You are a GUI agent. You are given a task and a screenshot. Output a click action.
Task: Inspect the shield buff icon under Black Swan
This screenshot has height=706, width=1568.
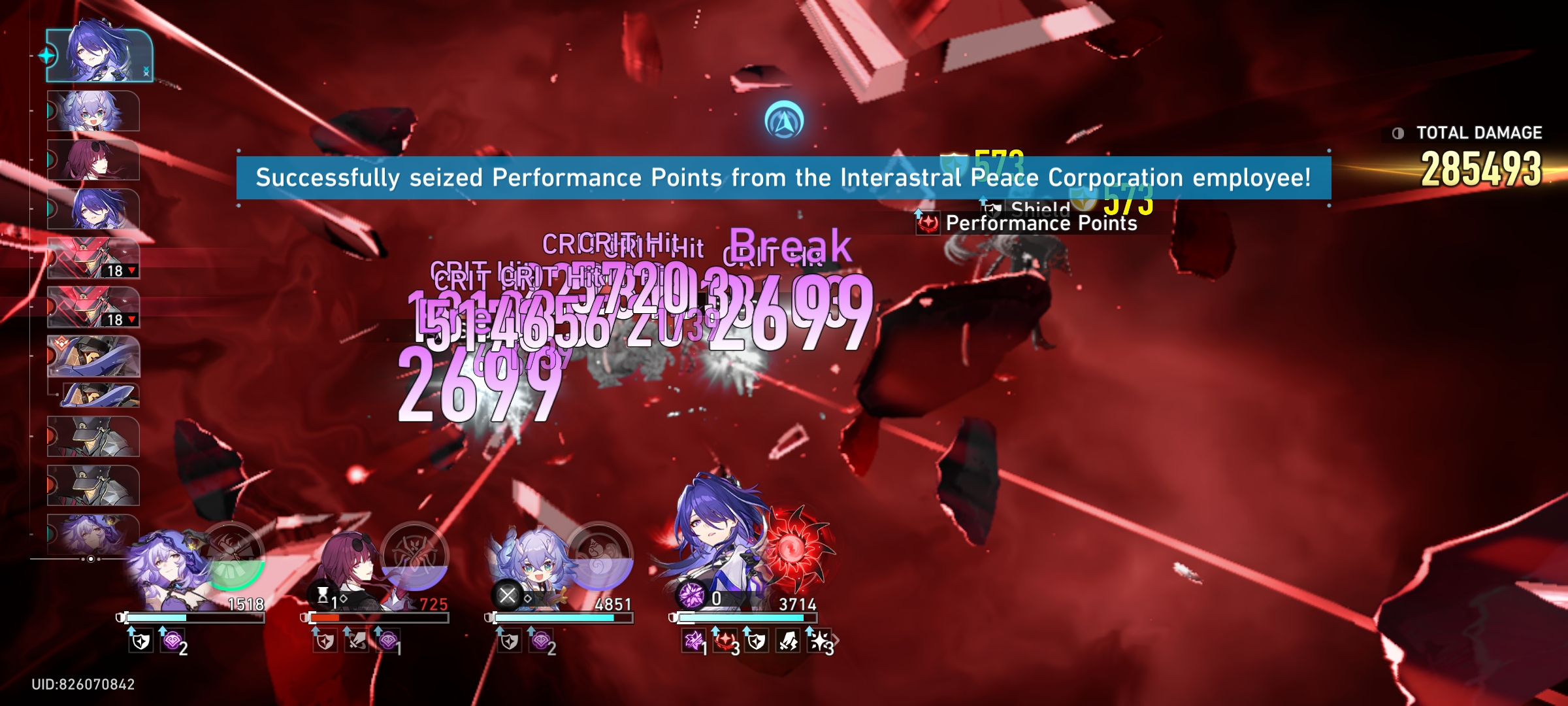(x=141, y=643)
